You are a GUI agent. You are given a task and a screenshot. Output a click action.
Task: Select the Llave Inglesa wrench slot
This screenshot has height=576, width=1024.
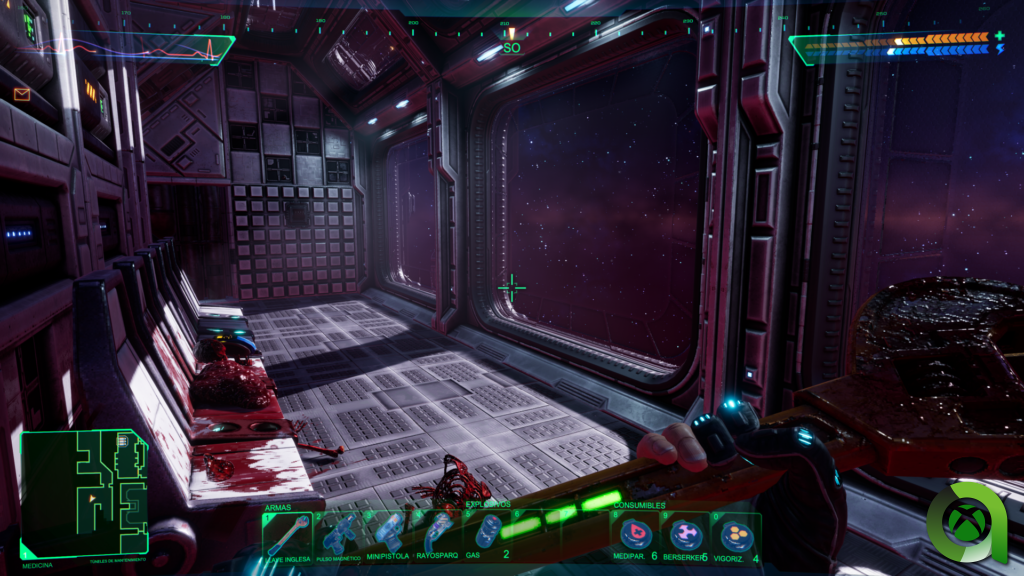pos(287,537)
